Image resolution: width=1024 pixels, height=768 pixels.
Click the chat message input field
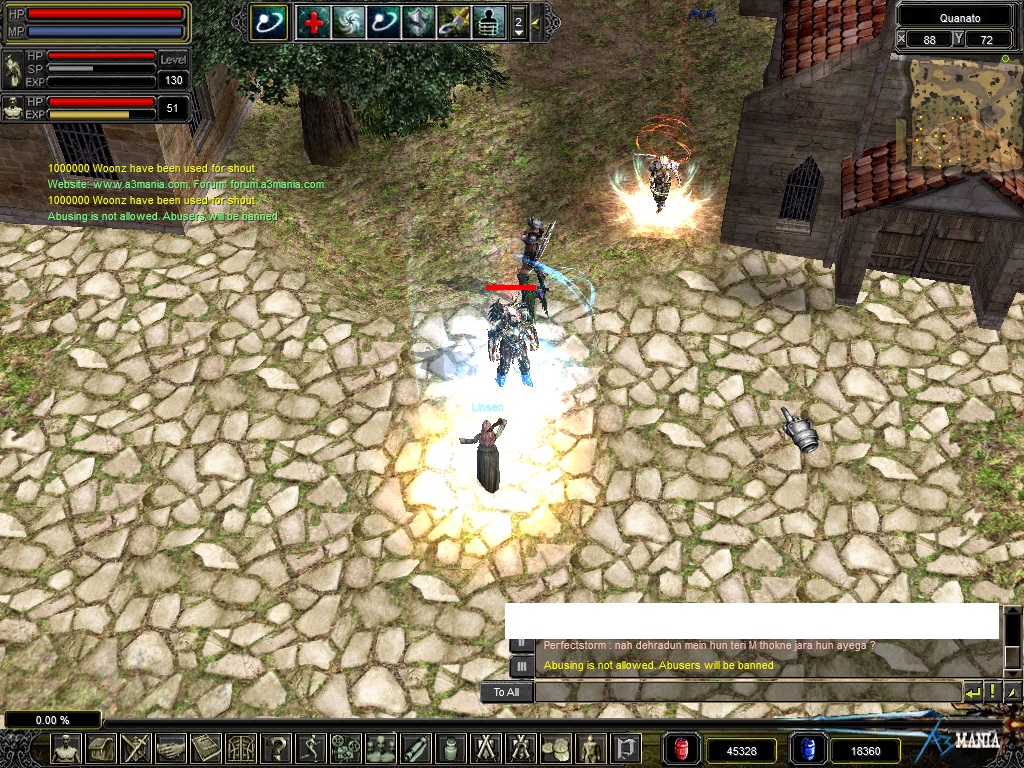point(748,692)
